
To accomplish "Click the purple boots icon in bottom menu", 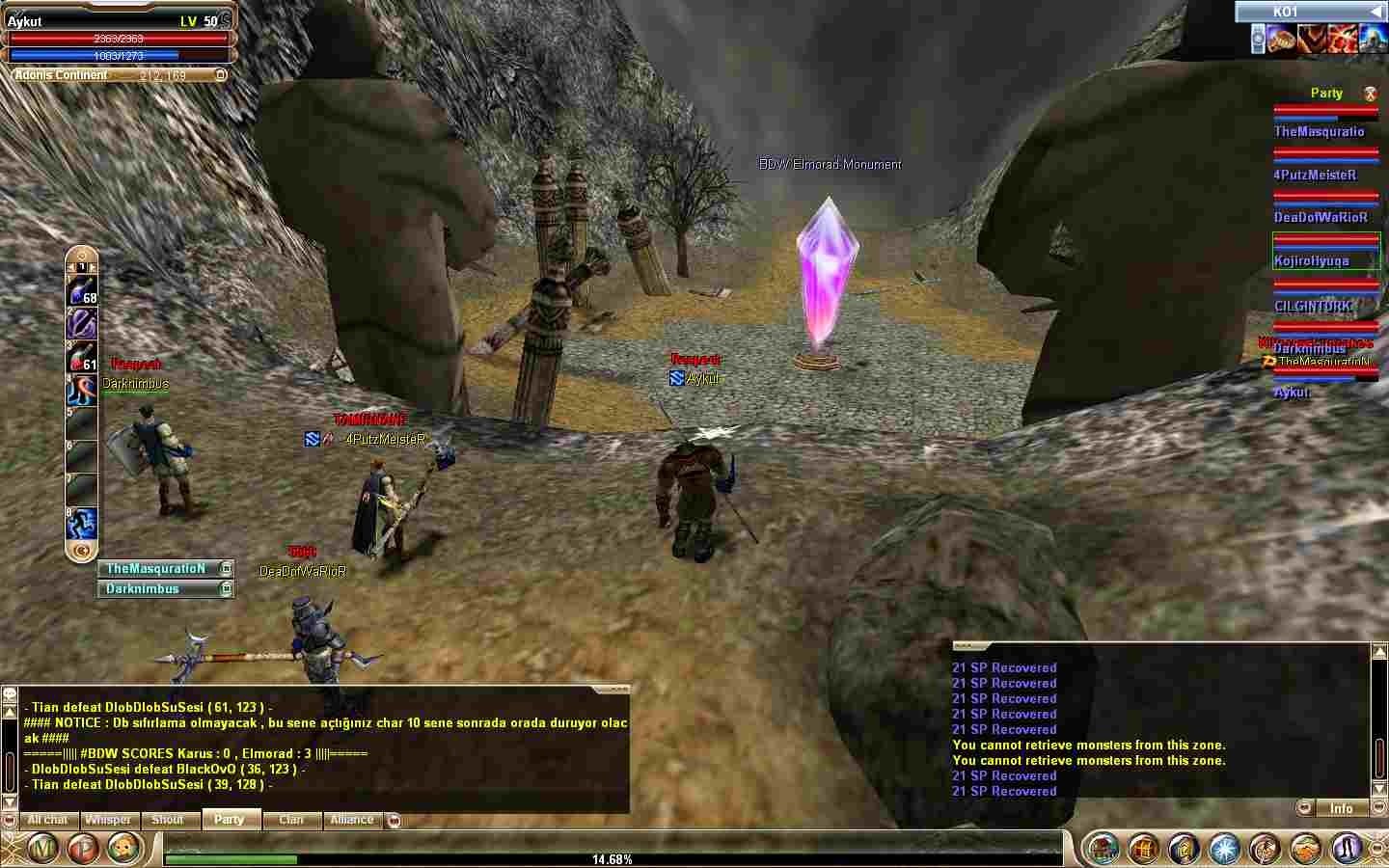I will click(x=1347, y=849).
